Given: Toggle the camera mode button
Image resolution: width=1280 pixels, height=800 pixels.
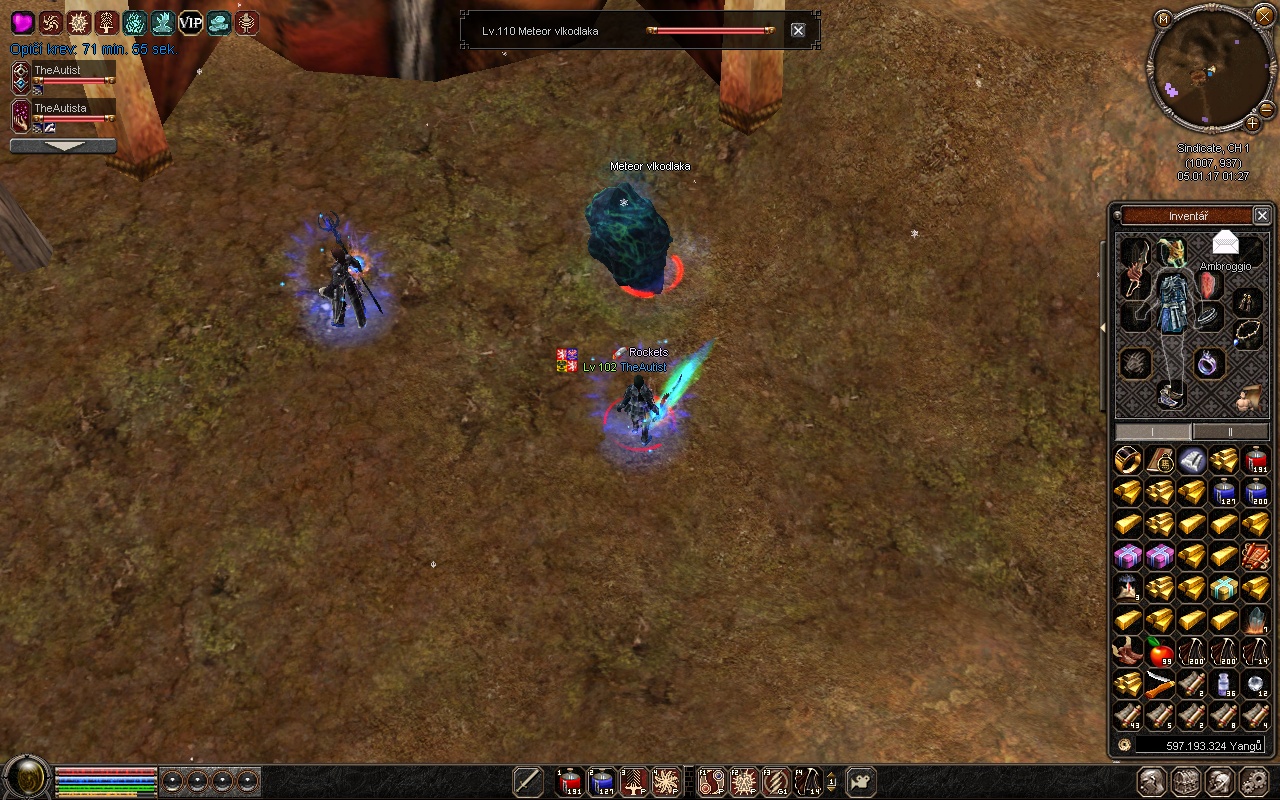Looking at the screenshot, I should [860, 781].
